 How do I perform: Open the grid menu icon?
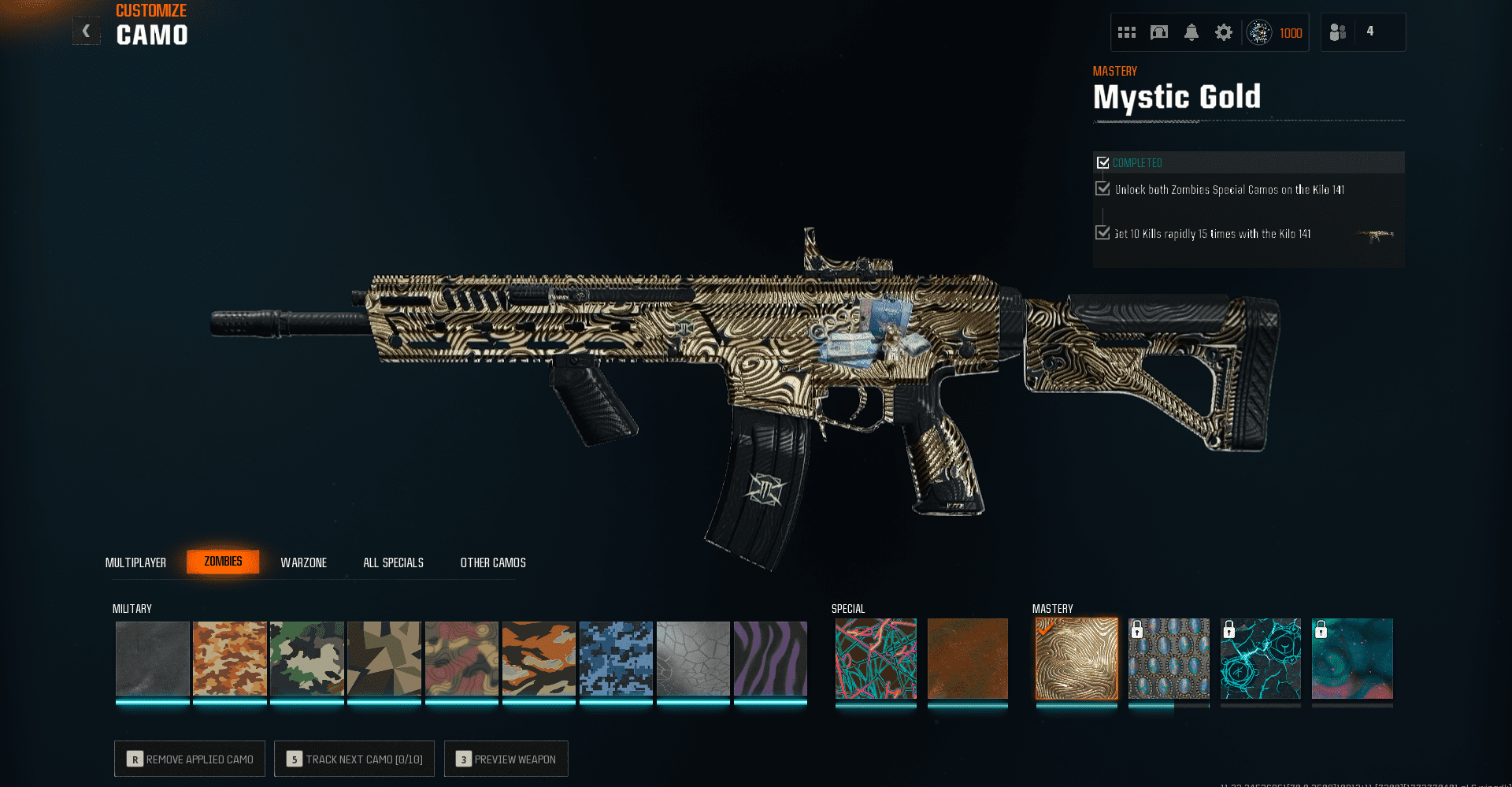pos(1127,32)
